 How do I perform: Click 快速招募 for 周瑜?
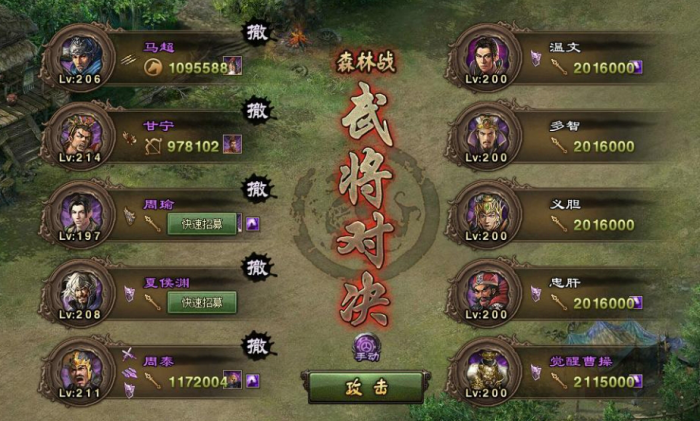[x=202, y=224]
